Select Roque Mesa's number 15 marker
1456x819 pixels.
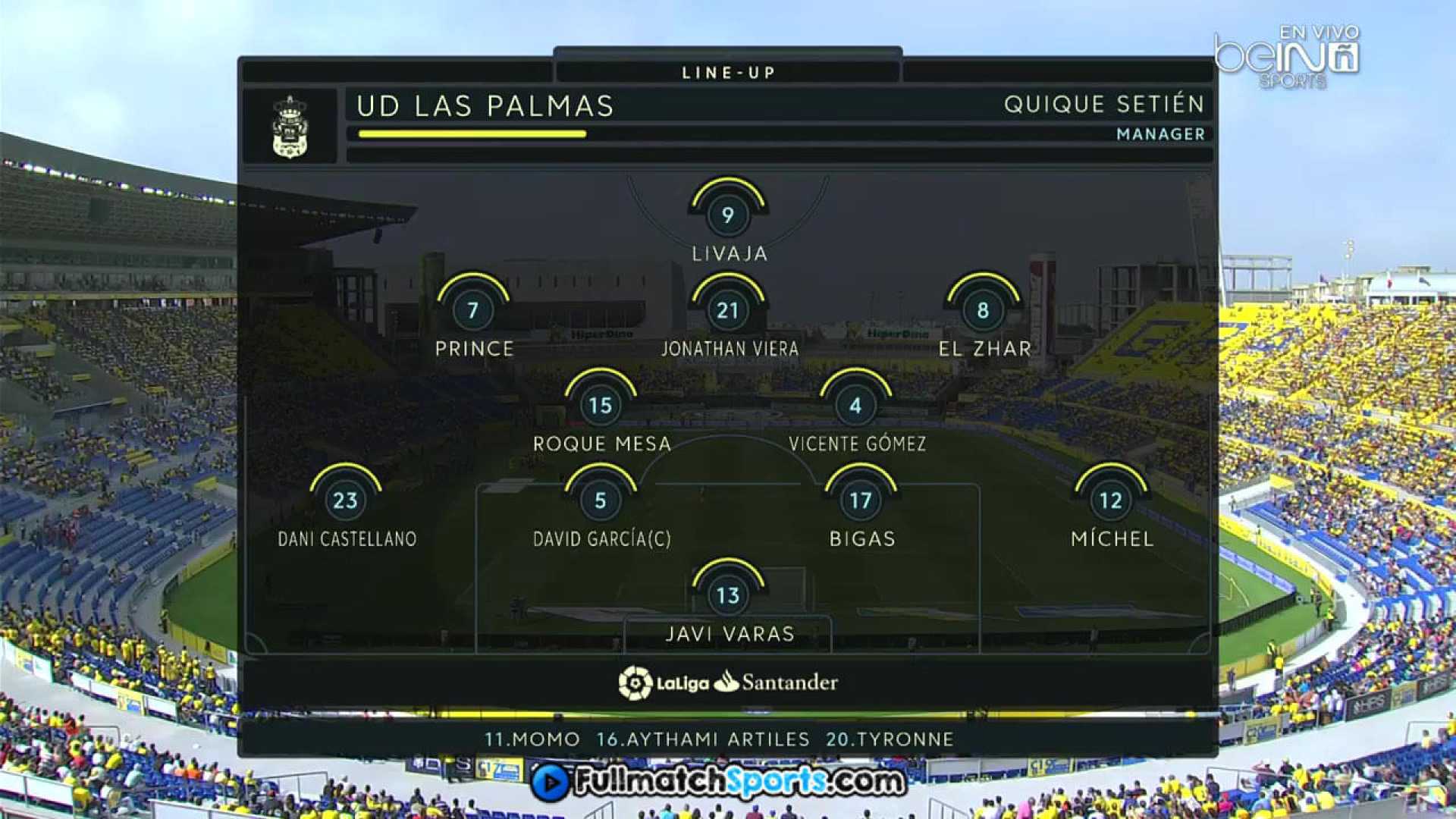click(x=600, y=406)
